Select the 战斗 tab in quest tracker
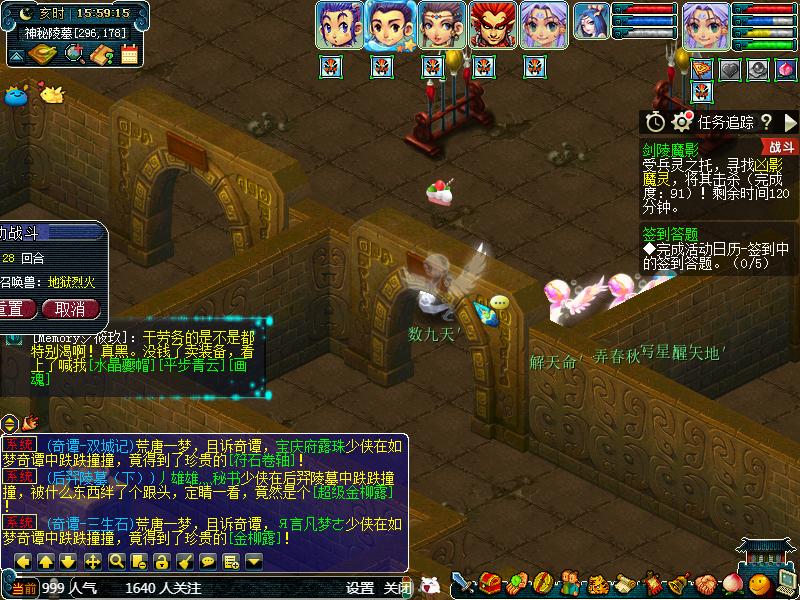The image size is (800, 600). pos(783,147)
